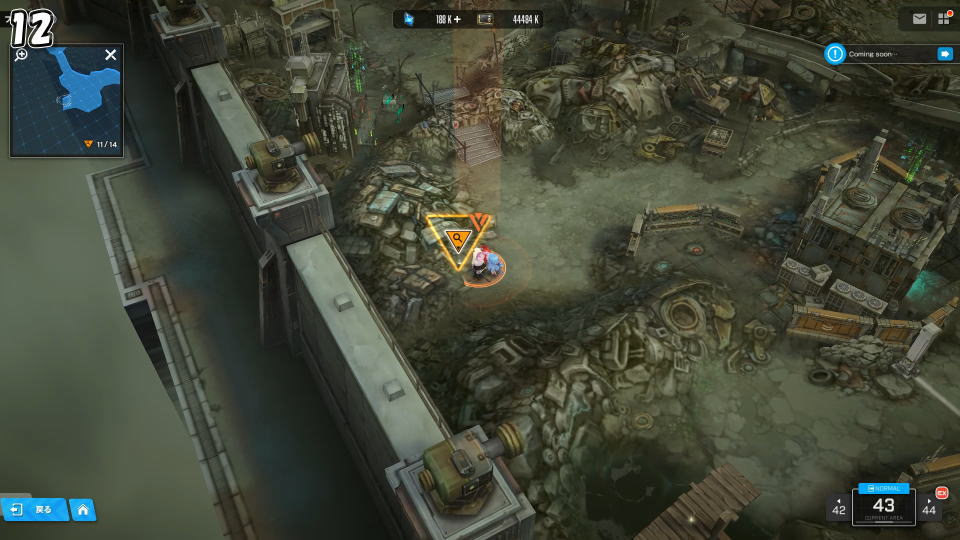Return to the home screen
Viewport: 960px width, 540px height.
82,510
